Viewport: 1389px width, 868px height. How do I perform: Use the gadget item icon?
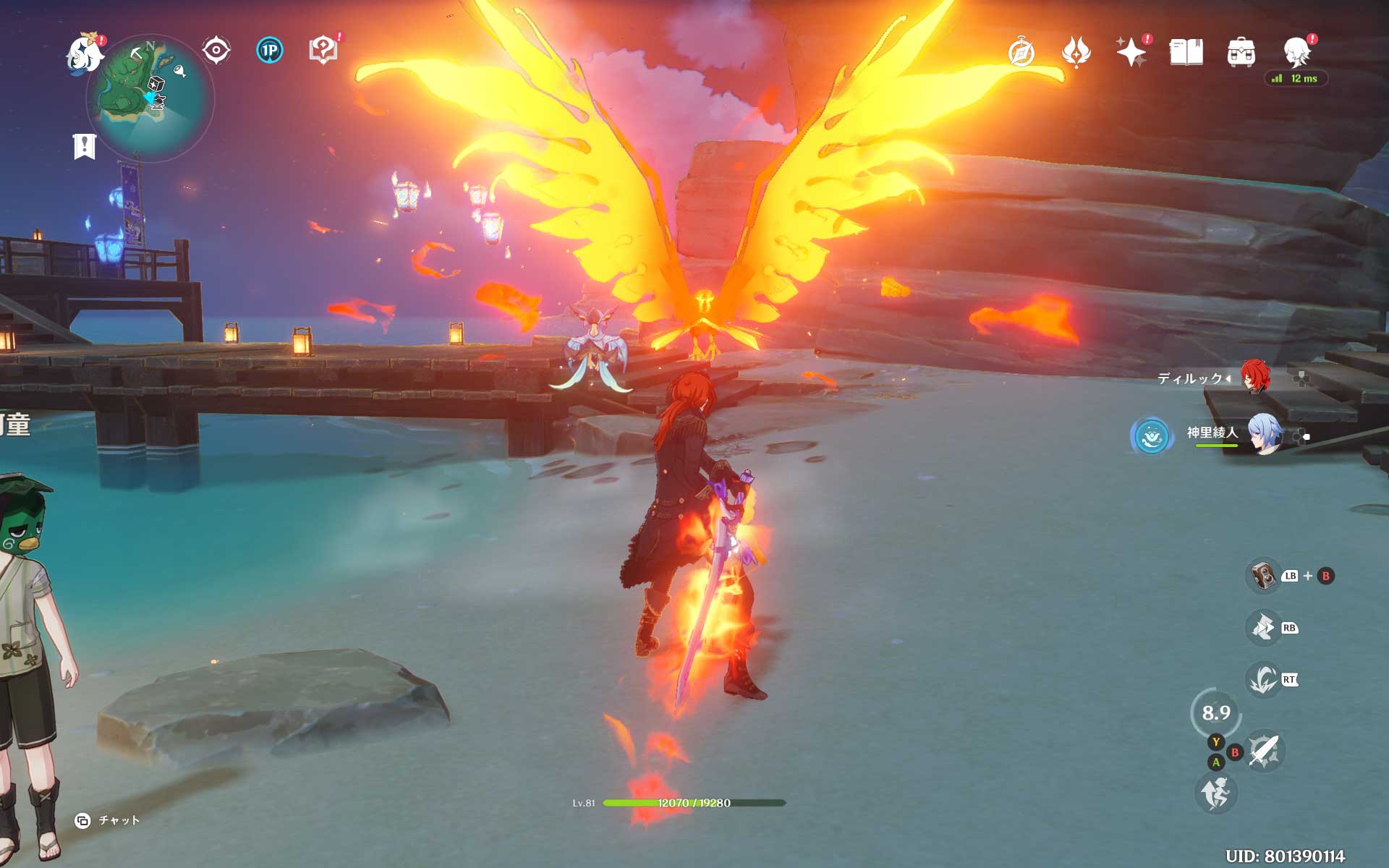pyautogui.click(x=1263, y=576)
